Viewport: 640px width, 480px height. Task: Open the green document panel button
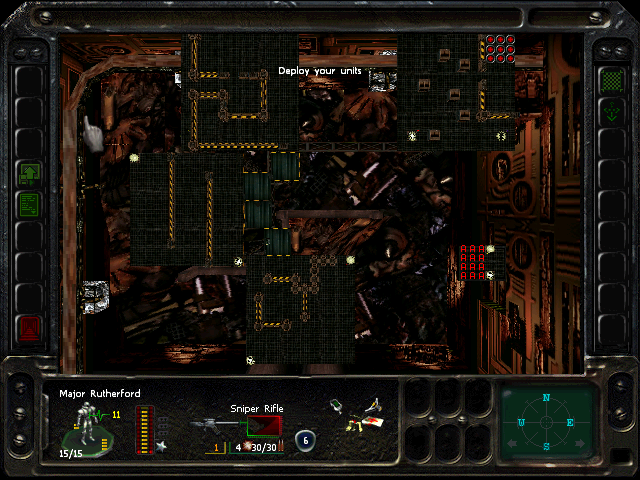[x=30, y=205]
